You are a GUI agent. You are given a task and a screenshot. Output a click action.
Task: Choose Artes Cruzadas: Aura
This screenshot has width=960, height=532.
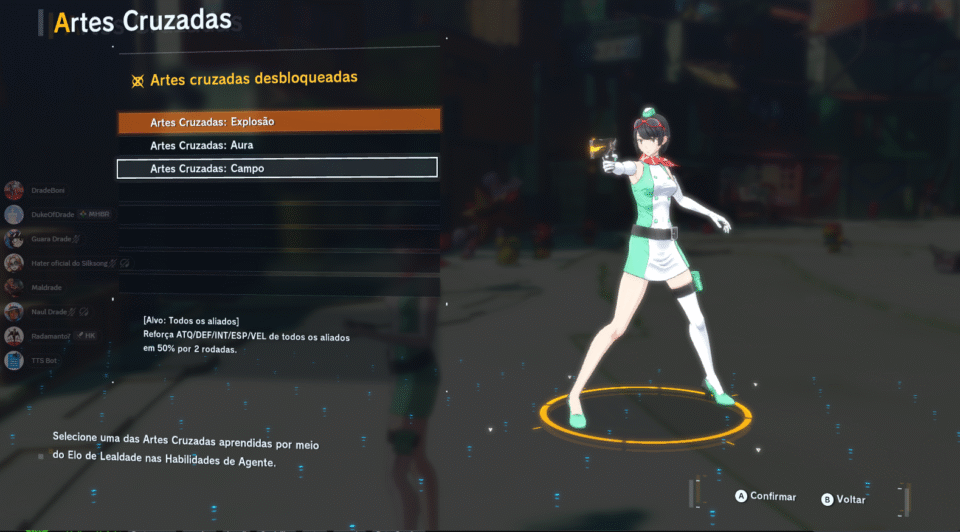(278, 145)
